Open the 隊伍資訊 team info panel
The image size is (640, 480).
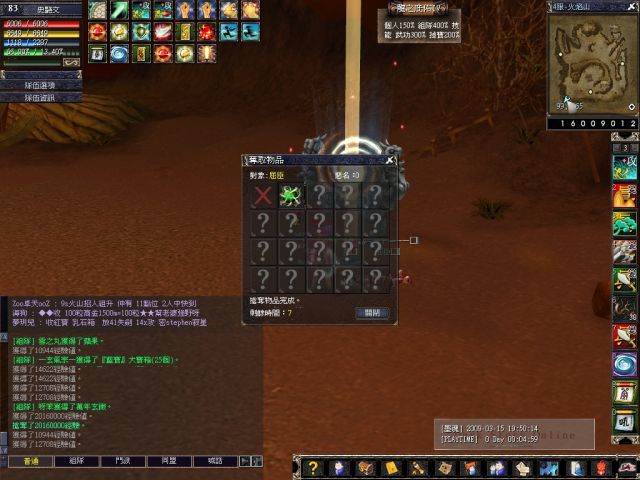point(40,98)
